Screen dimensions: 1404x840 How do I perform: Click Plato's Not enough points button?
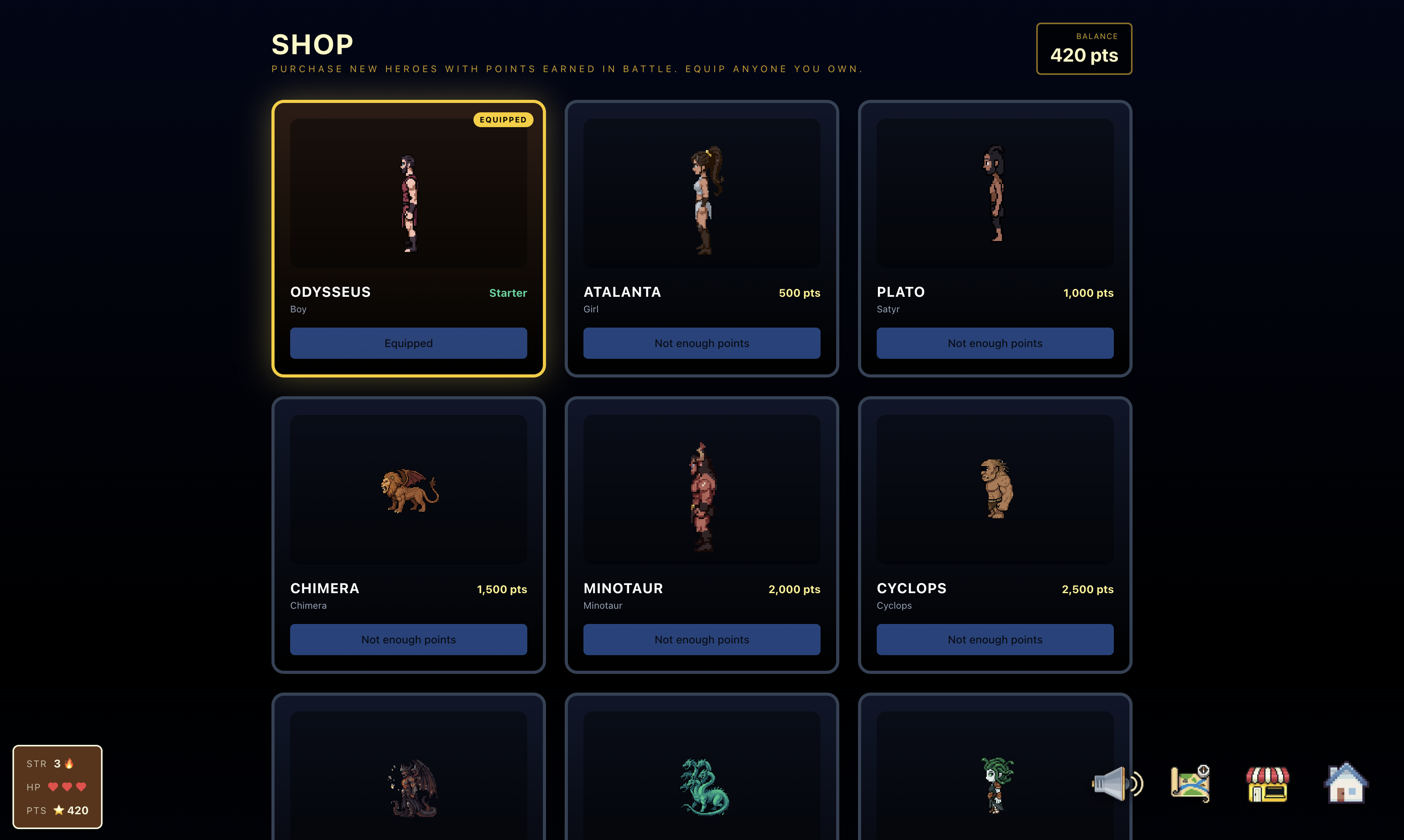tap(994, 343)
